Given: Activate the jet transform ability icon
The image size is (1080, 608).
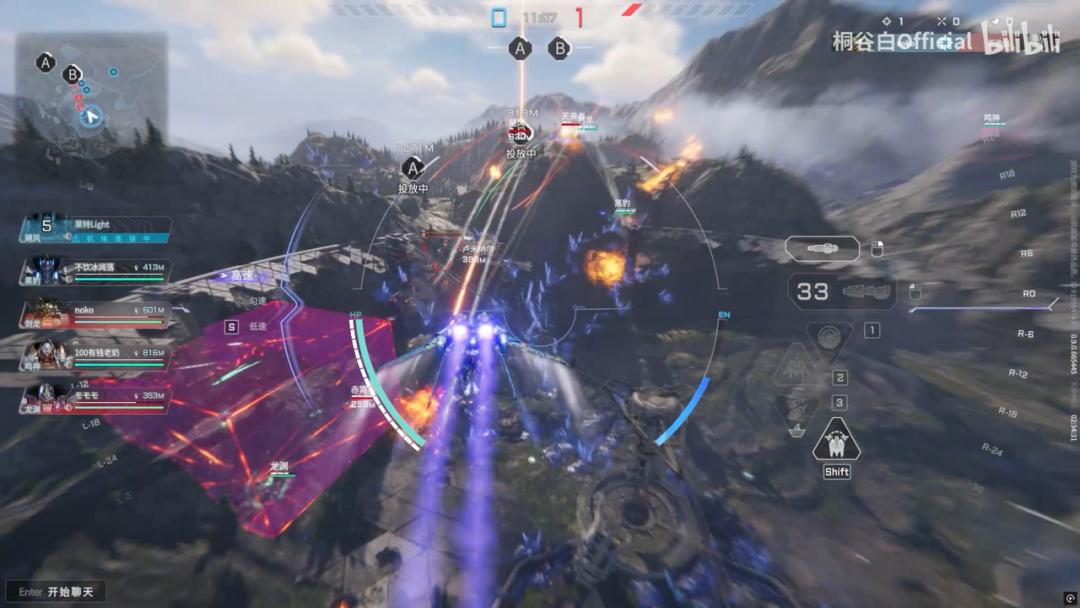Looking at the screenshot, I should [x=836, y=440].
